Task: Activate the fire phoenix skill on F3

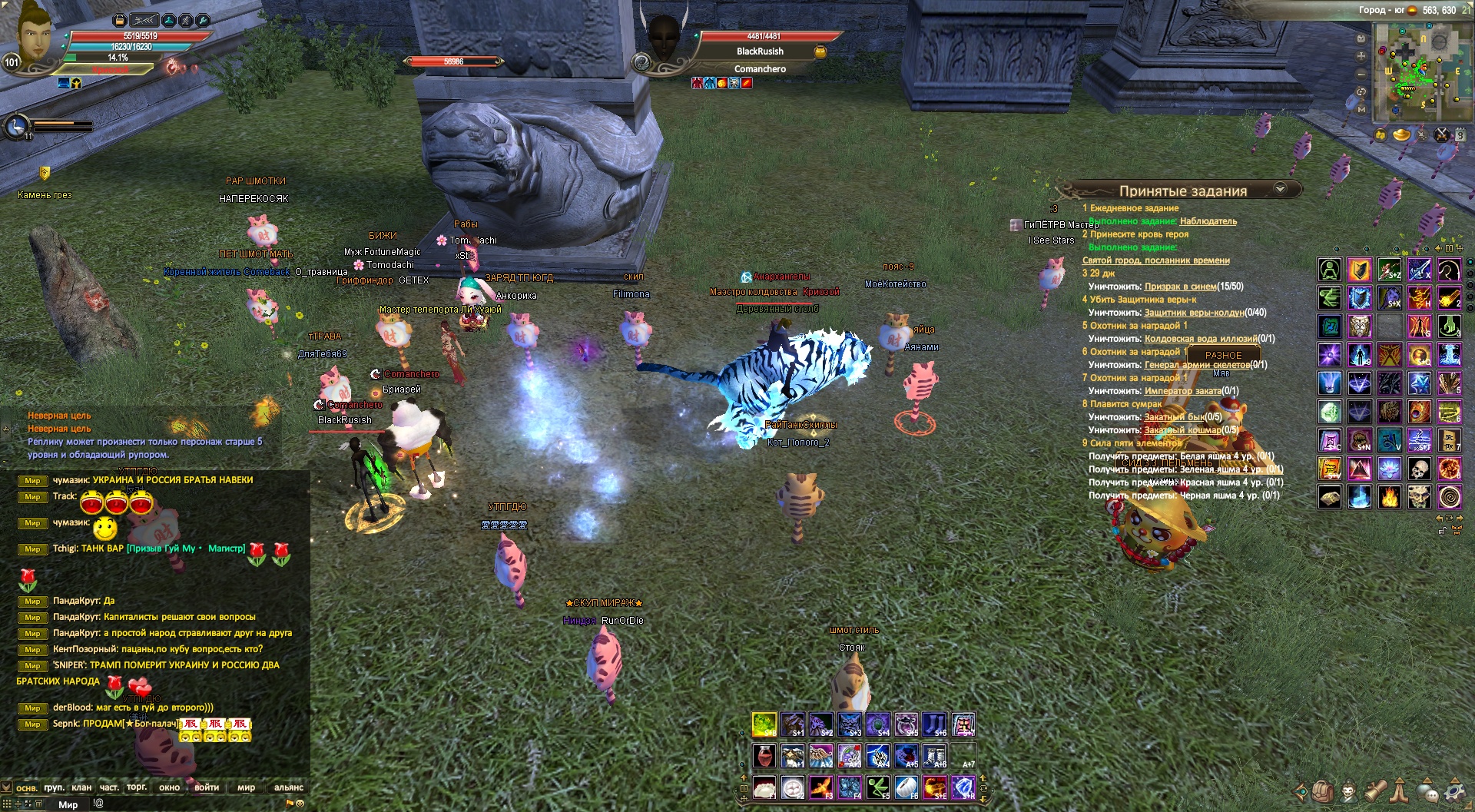Action: 820,787
